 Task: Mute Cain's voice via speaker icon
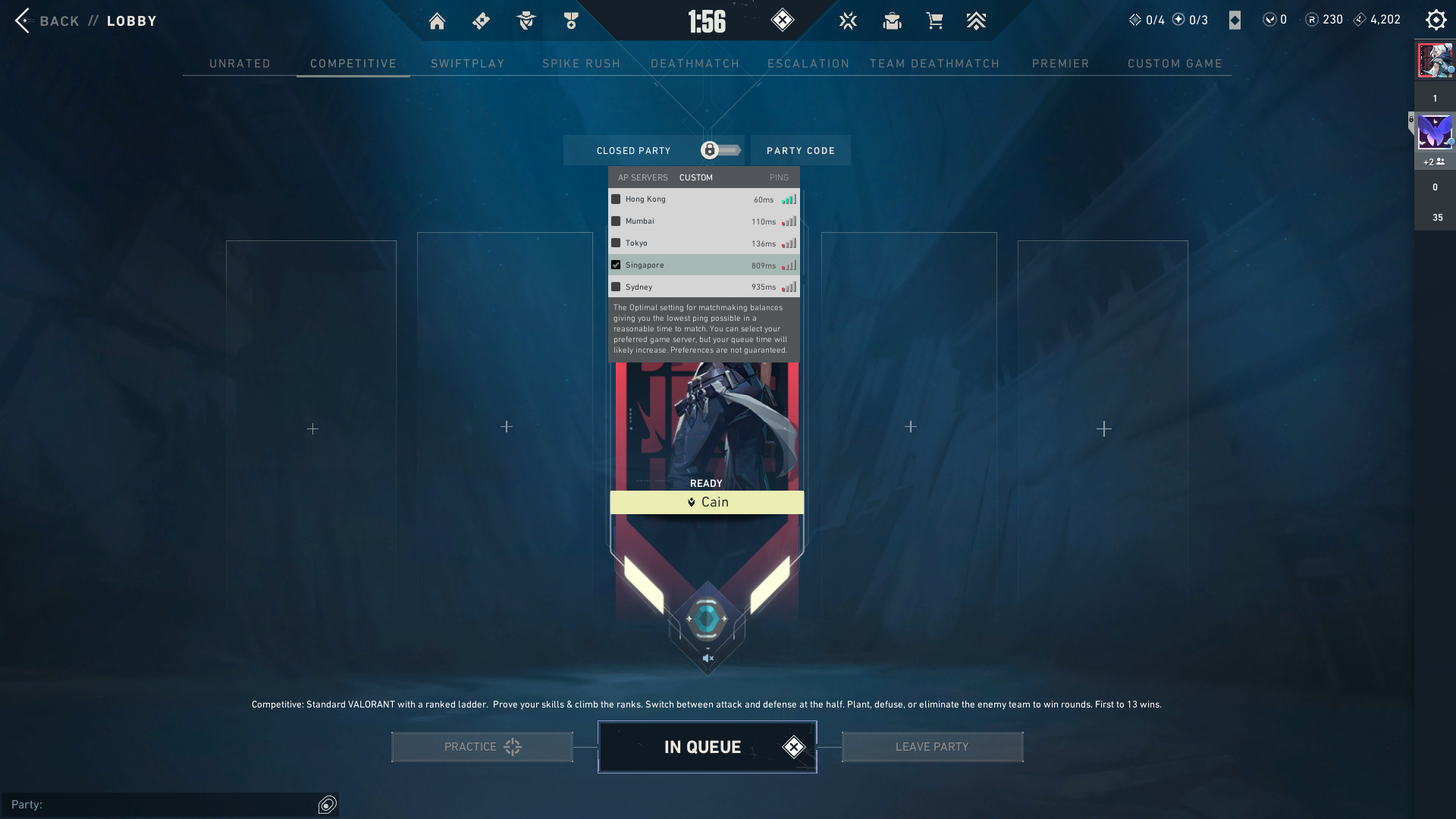(x=707, y=657)
